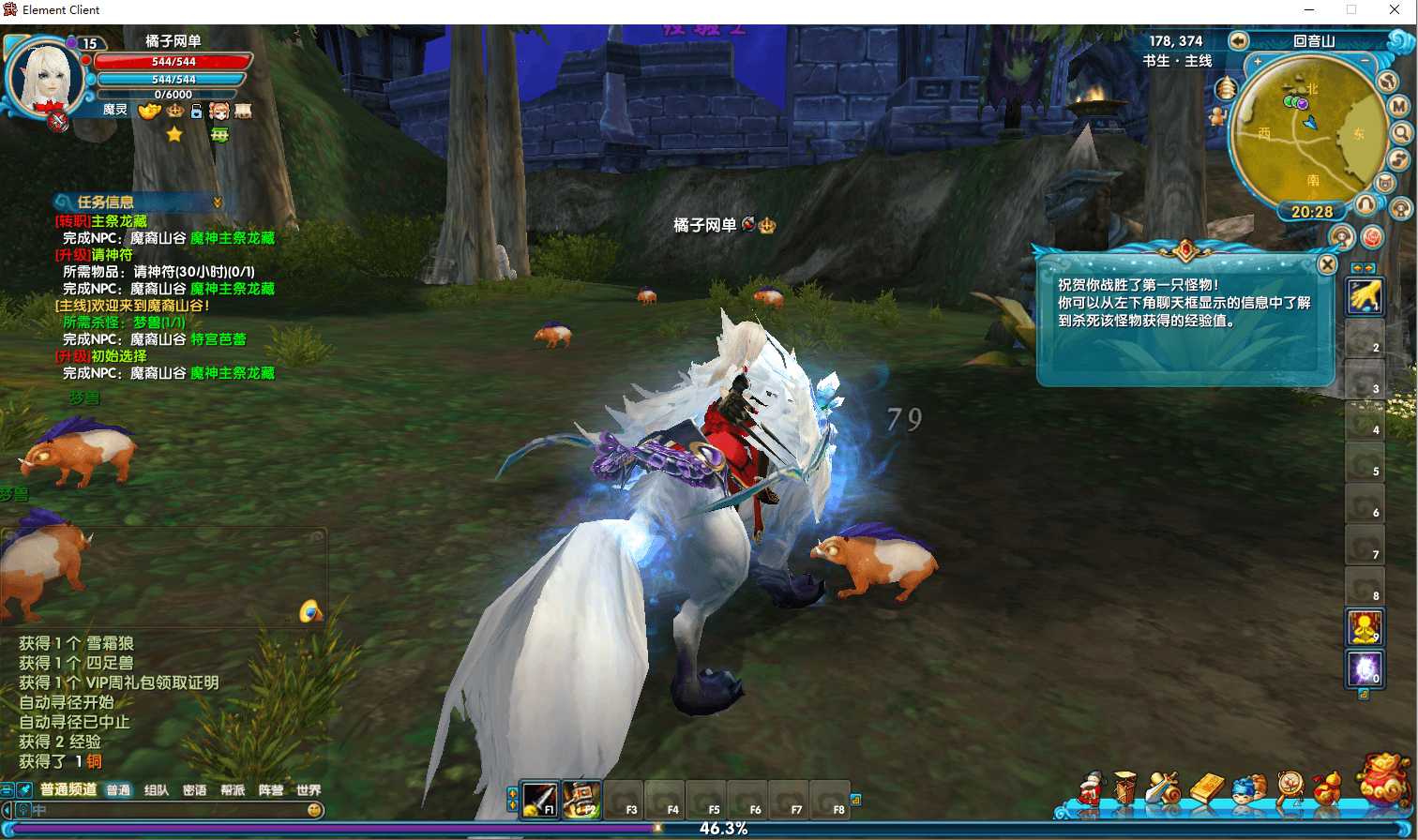
Task: Open the golden book menu icon
Action: [x=1207, y=788]
